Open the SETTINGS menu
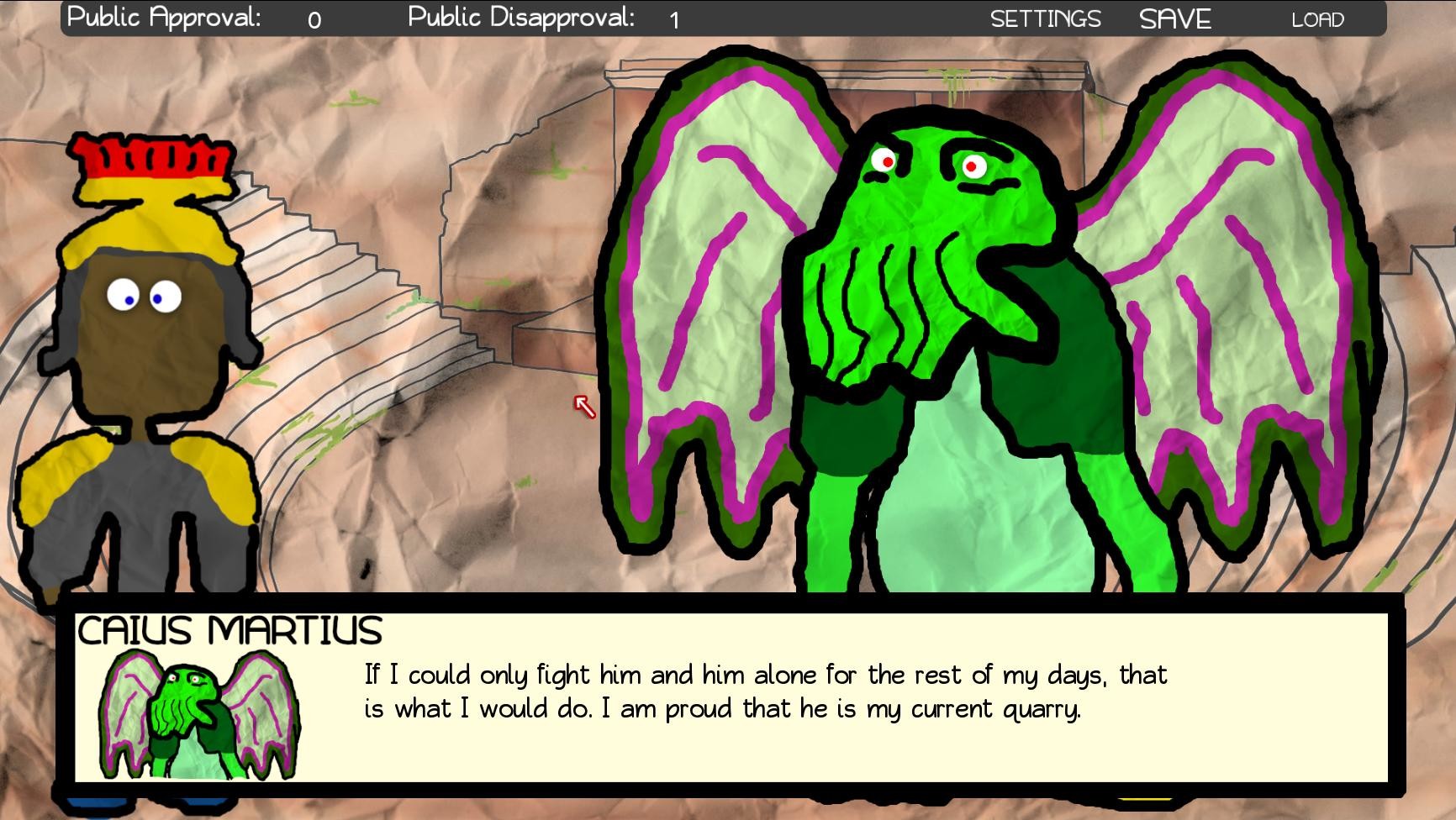1456x820 pixels. 1046,17
